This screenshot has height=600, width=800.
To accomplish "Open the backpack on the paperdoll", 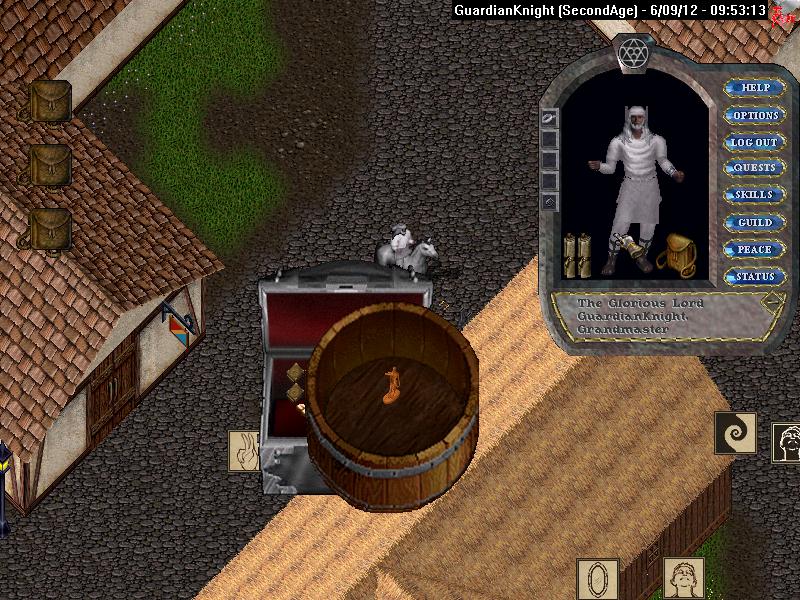I will click(677, 254).
